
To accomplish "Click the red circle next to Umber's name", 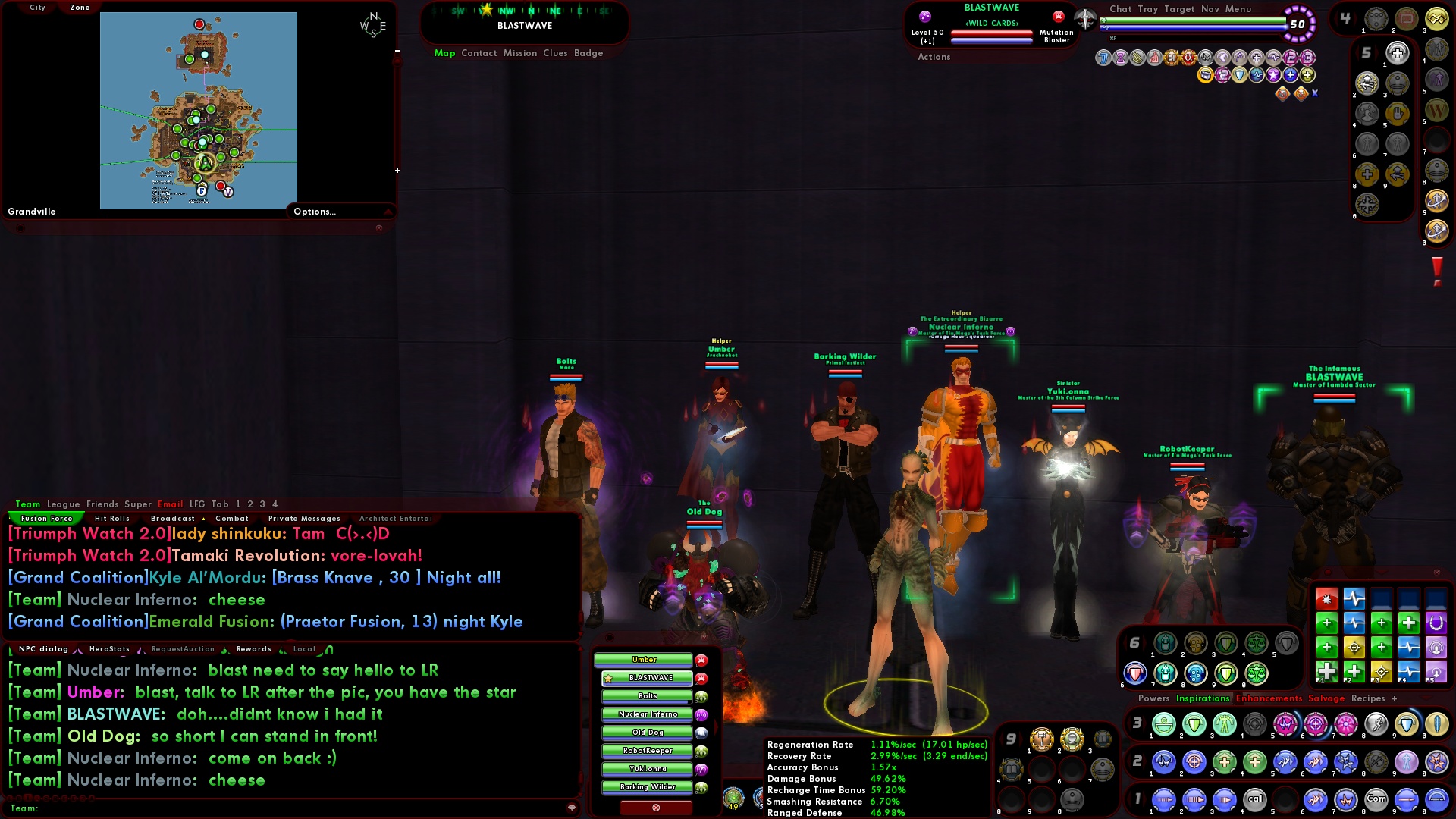I will pyautogui.click(x=701, y=661).
